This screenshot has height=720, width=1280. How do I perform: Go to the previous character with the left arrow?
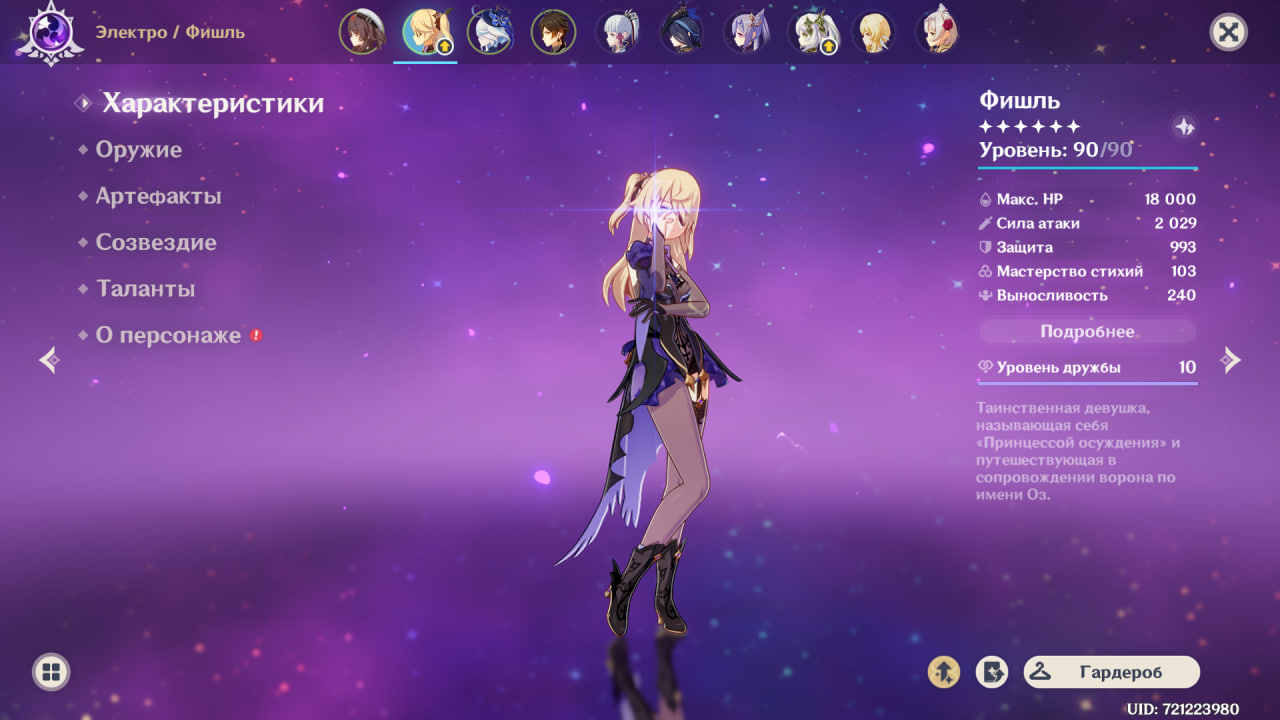tap(49, 360)
